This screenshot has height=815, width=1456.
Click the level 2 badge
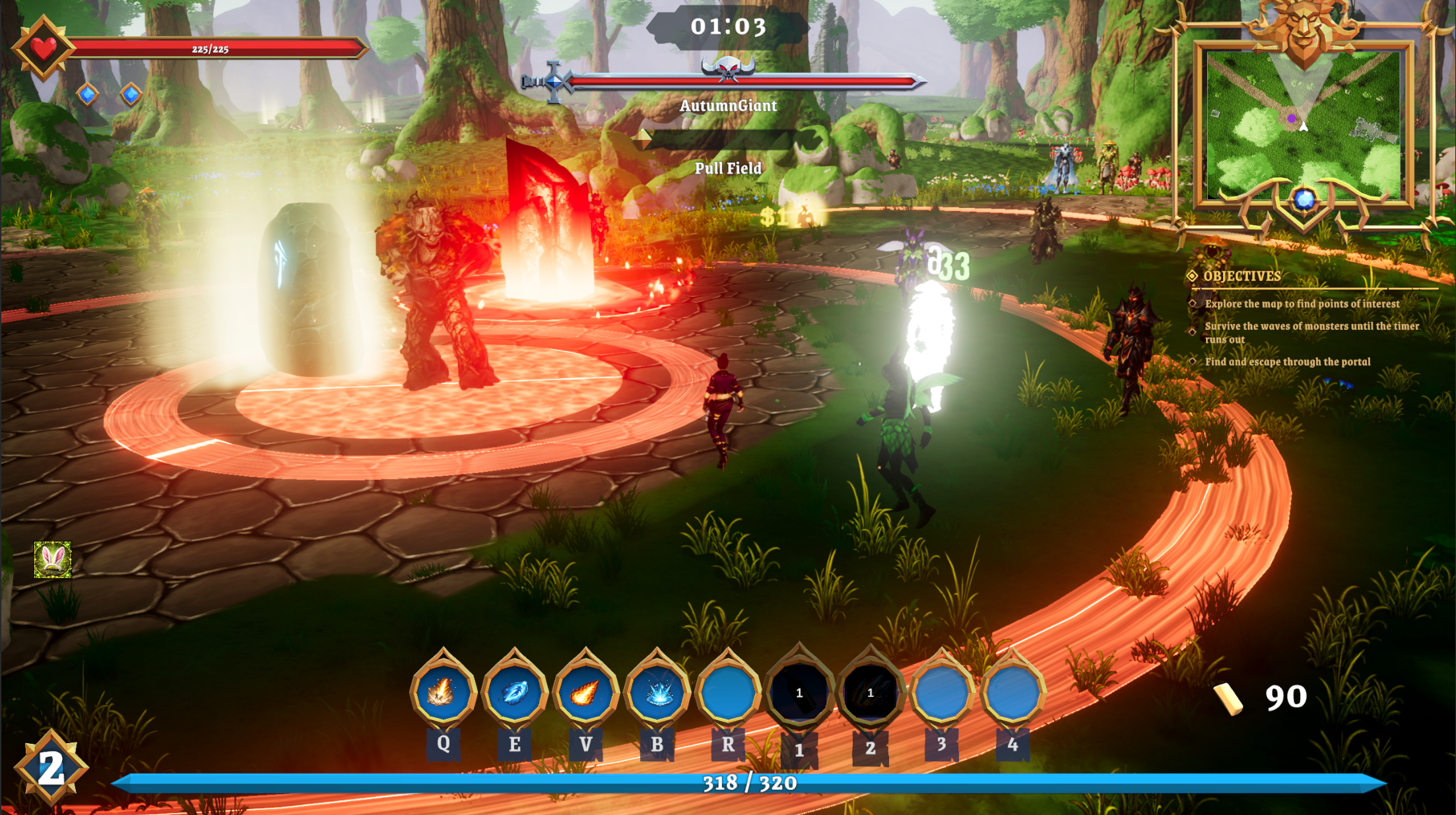point(51,767)
